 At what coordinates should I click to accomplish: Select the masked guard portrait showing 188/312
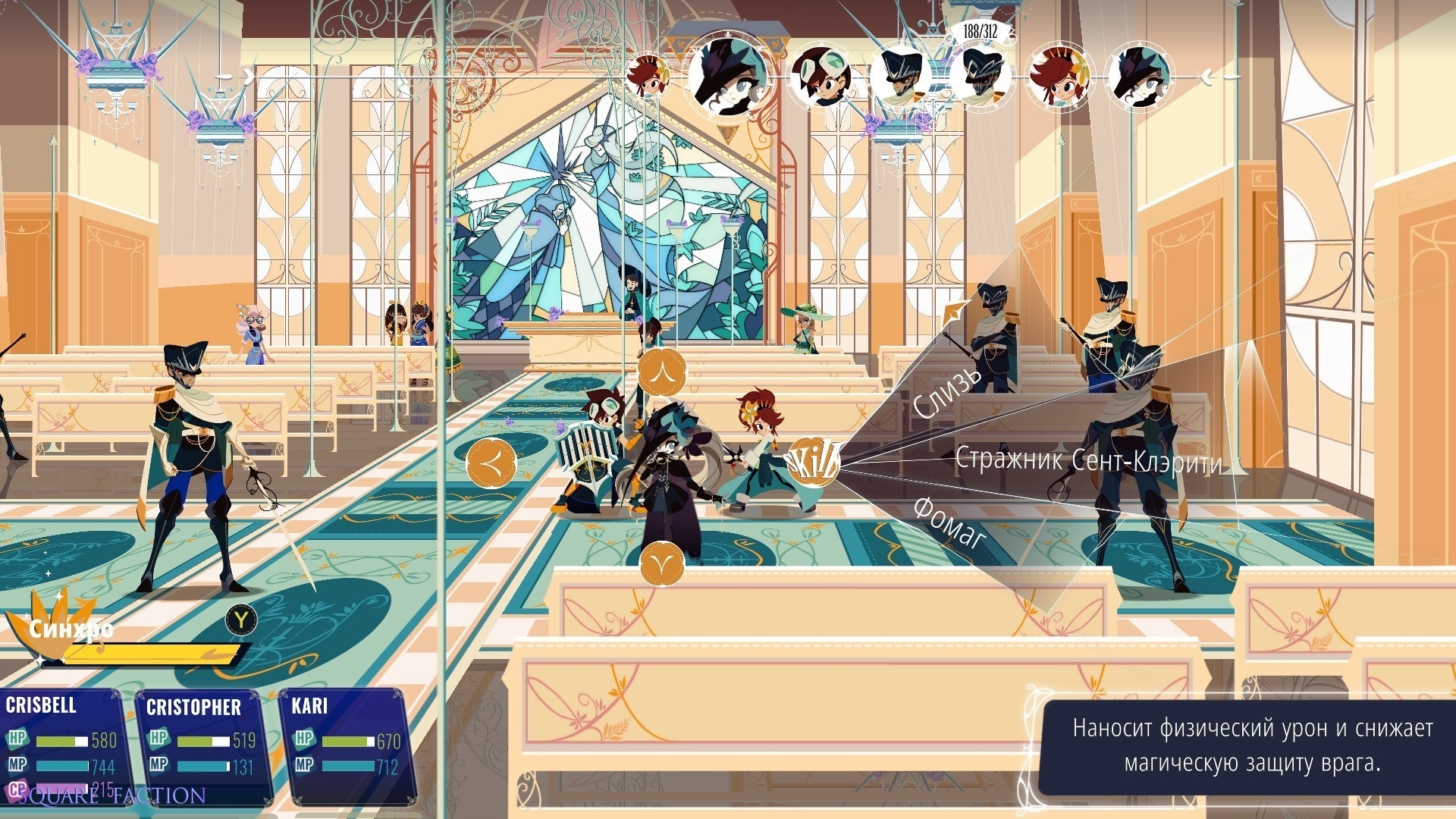(981, 76)
